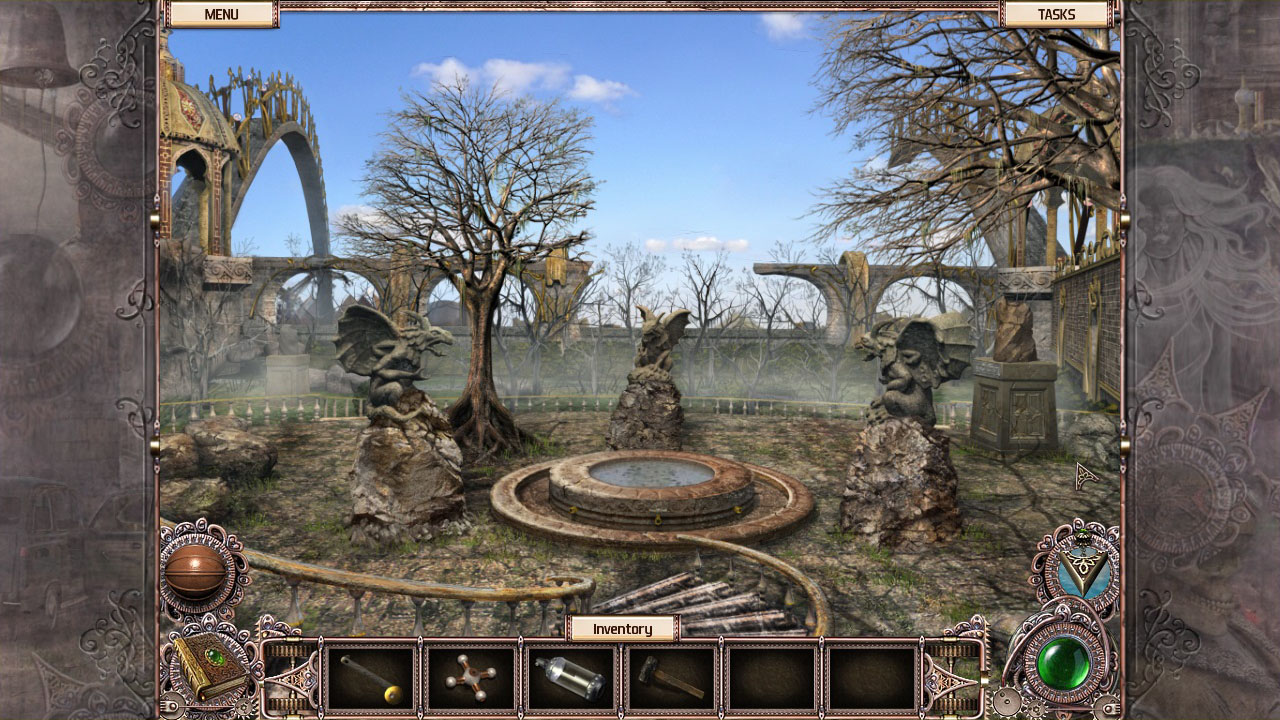
Task: Open the Menu
Action: pos(222,14)
